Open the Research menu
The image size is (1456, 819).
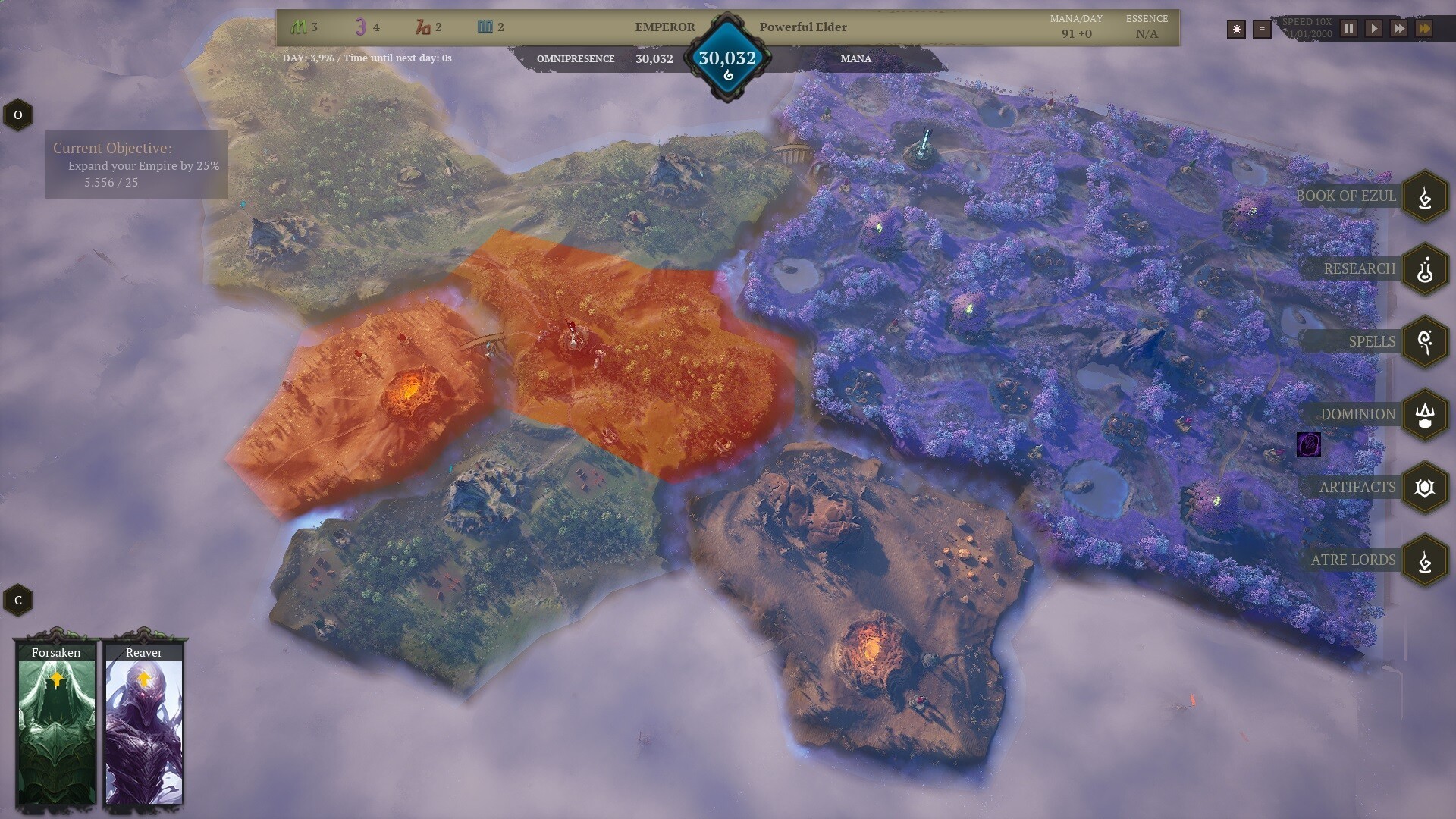1425,269
